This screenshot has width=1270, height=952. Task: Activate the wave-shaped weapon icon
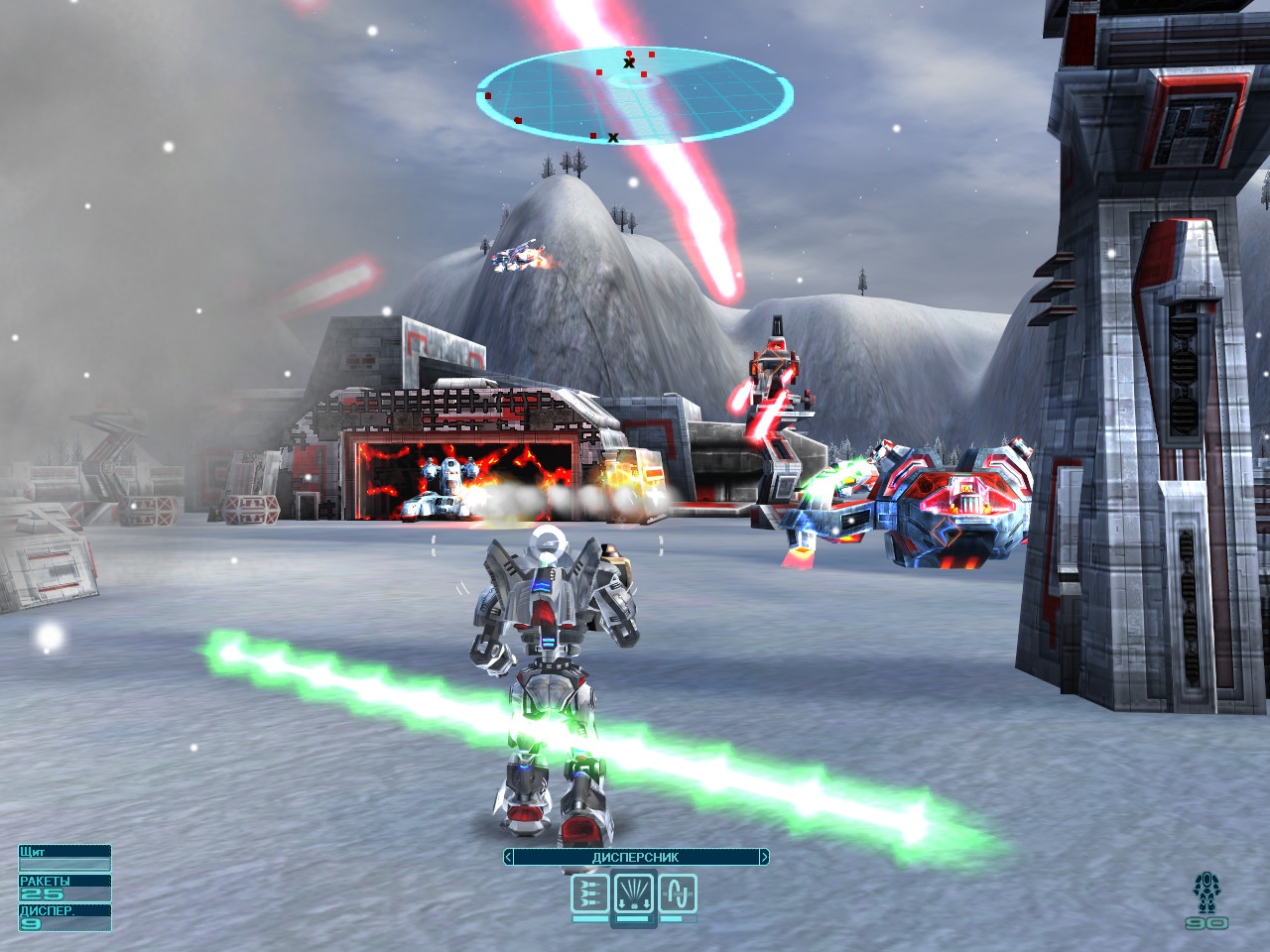click(x=678, y=894)
